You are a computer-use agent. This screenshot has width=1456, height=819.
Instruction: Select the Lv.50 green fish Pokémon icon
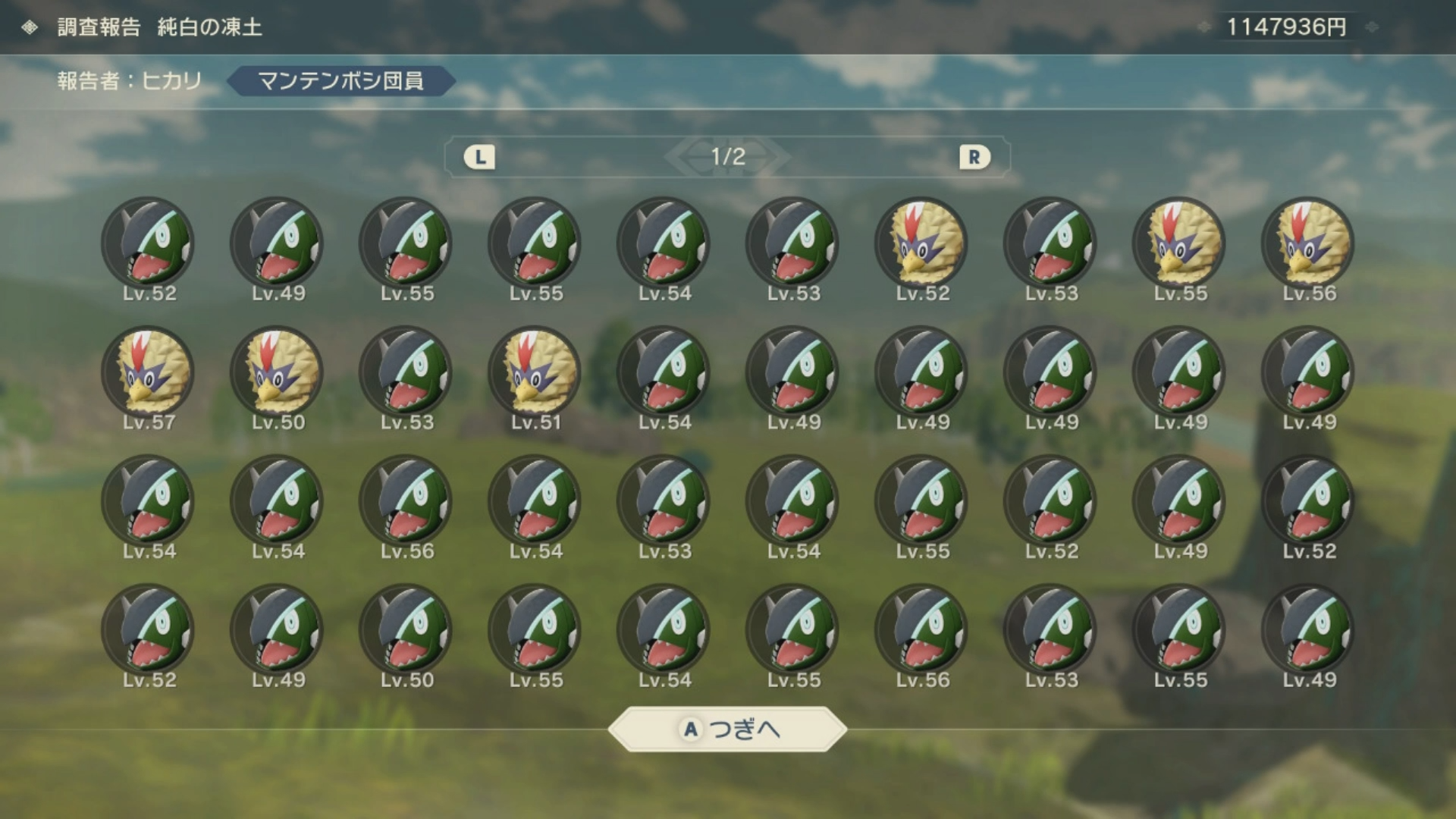pyautogui.click(x=406, y=630)
